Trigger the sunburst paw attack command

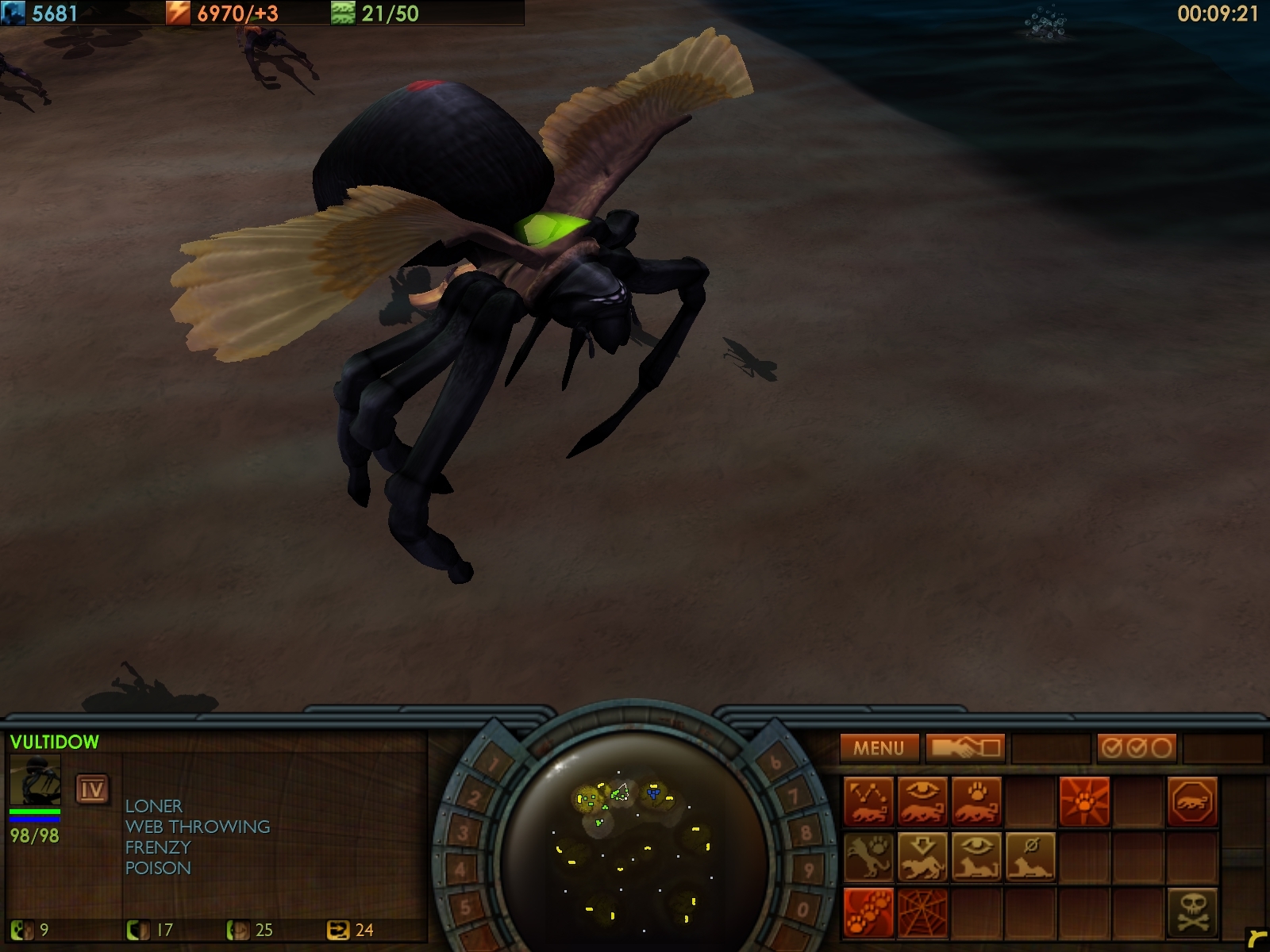(x=1083, y=801)
